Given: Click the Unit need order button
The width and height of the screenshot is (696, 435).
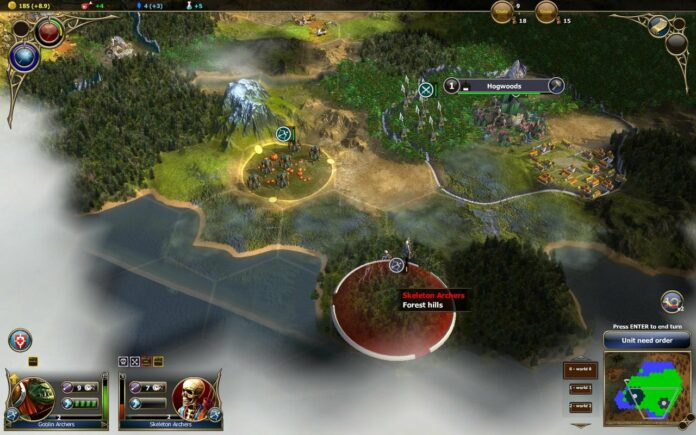Looking at the screenshot, I should click(646, 339).
